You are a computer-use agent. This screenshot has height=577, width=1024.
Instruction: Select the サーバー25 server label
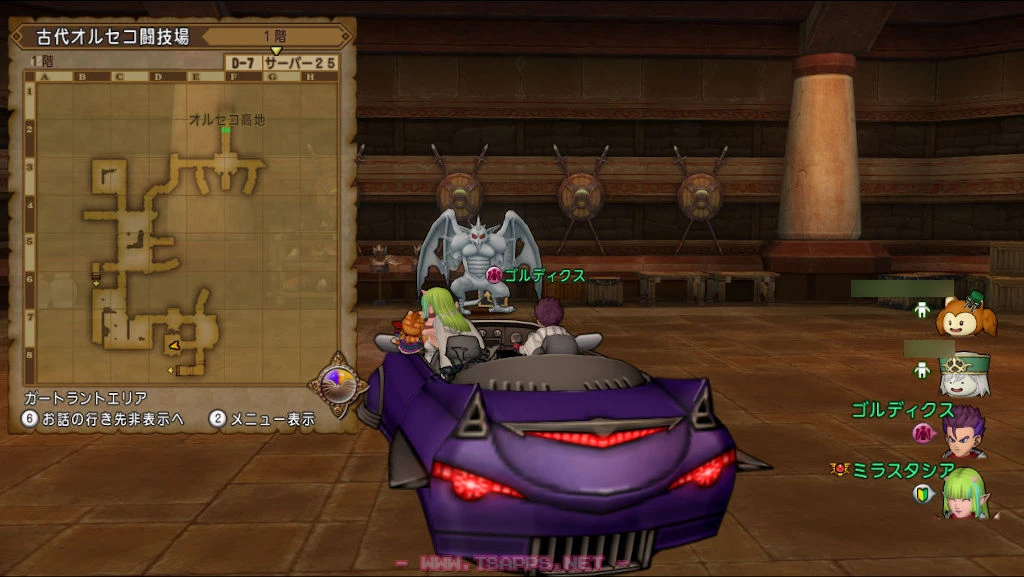(x=300, y=62)
